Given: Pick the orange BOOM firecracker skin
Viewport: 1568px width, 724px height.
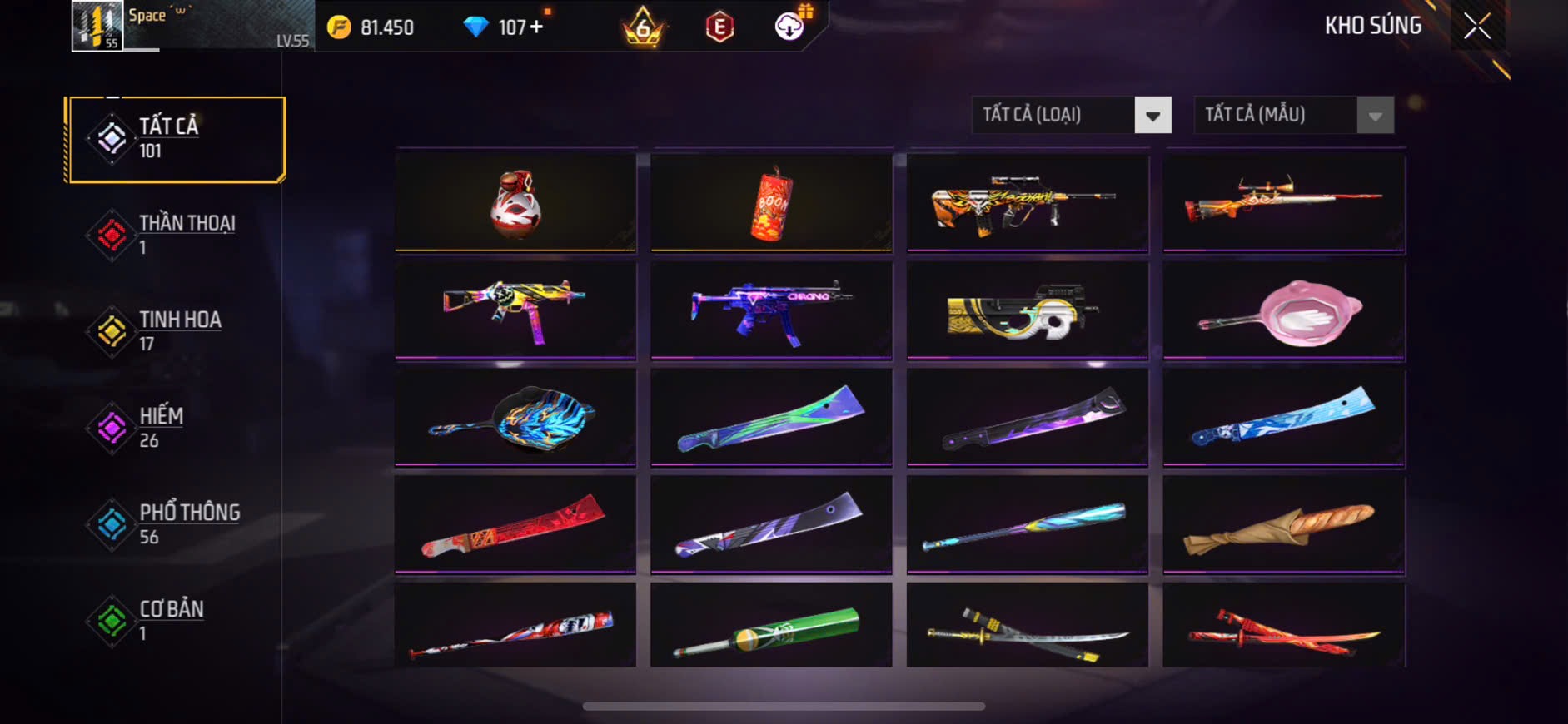Looking at the screenshot, I should (x=771, y=202).
